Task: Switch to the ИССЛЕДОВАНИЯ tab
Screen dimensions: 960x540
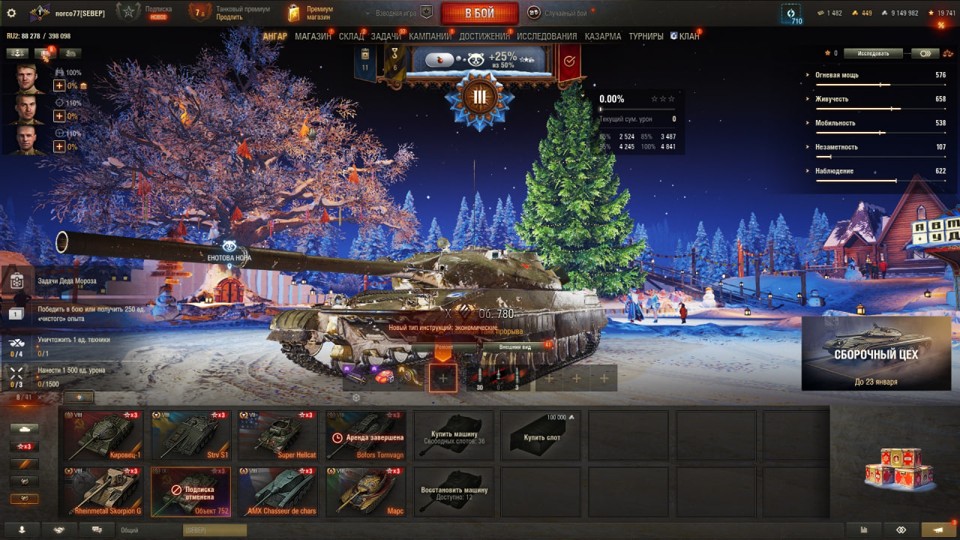Action: [x=547, y=37]
